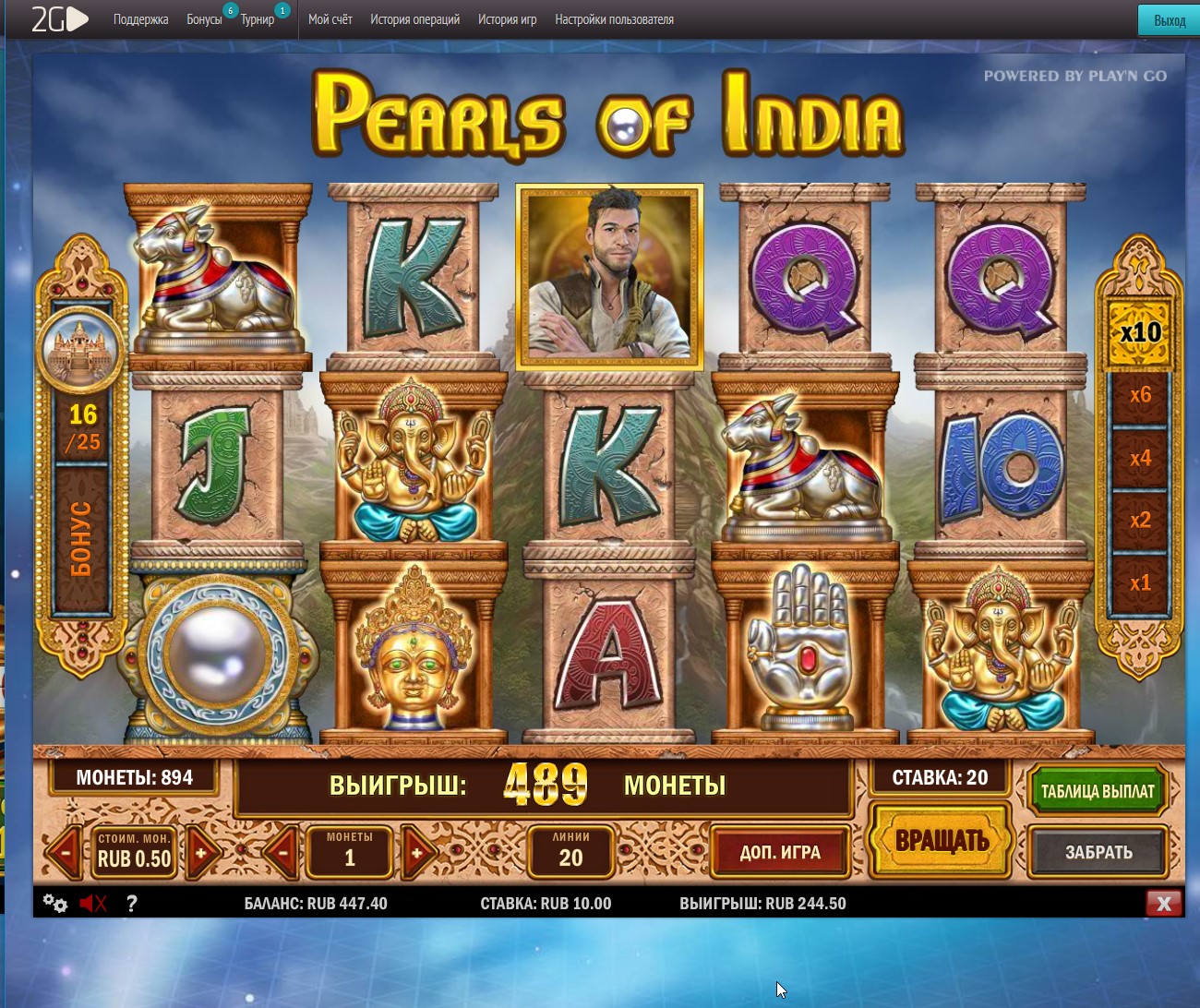Open the Поддержка support page

(140, 19)
